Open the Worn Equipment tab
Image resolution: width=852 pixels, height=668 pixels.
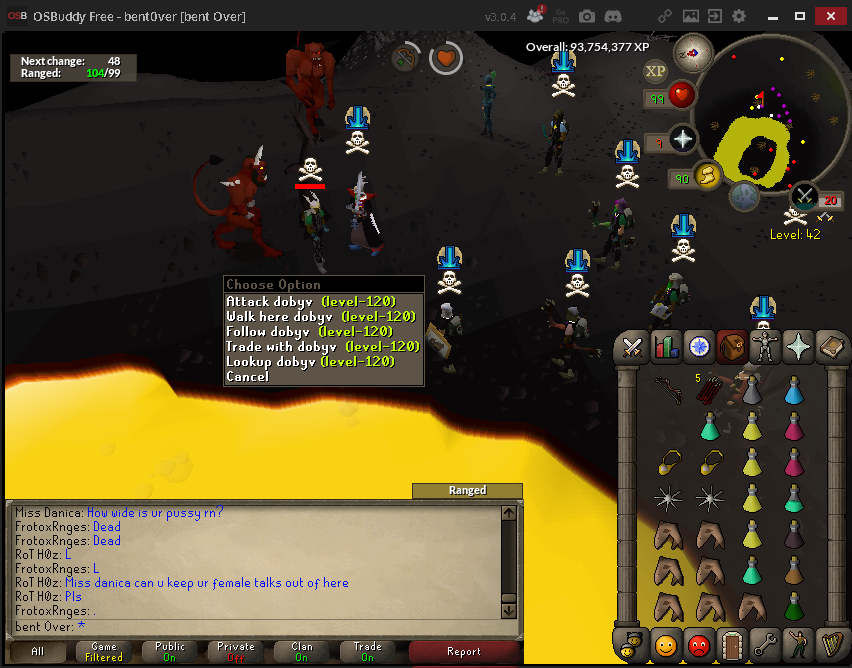click(x=764, y=347)
